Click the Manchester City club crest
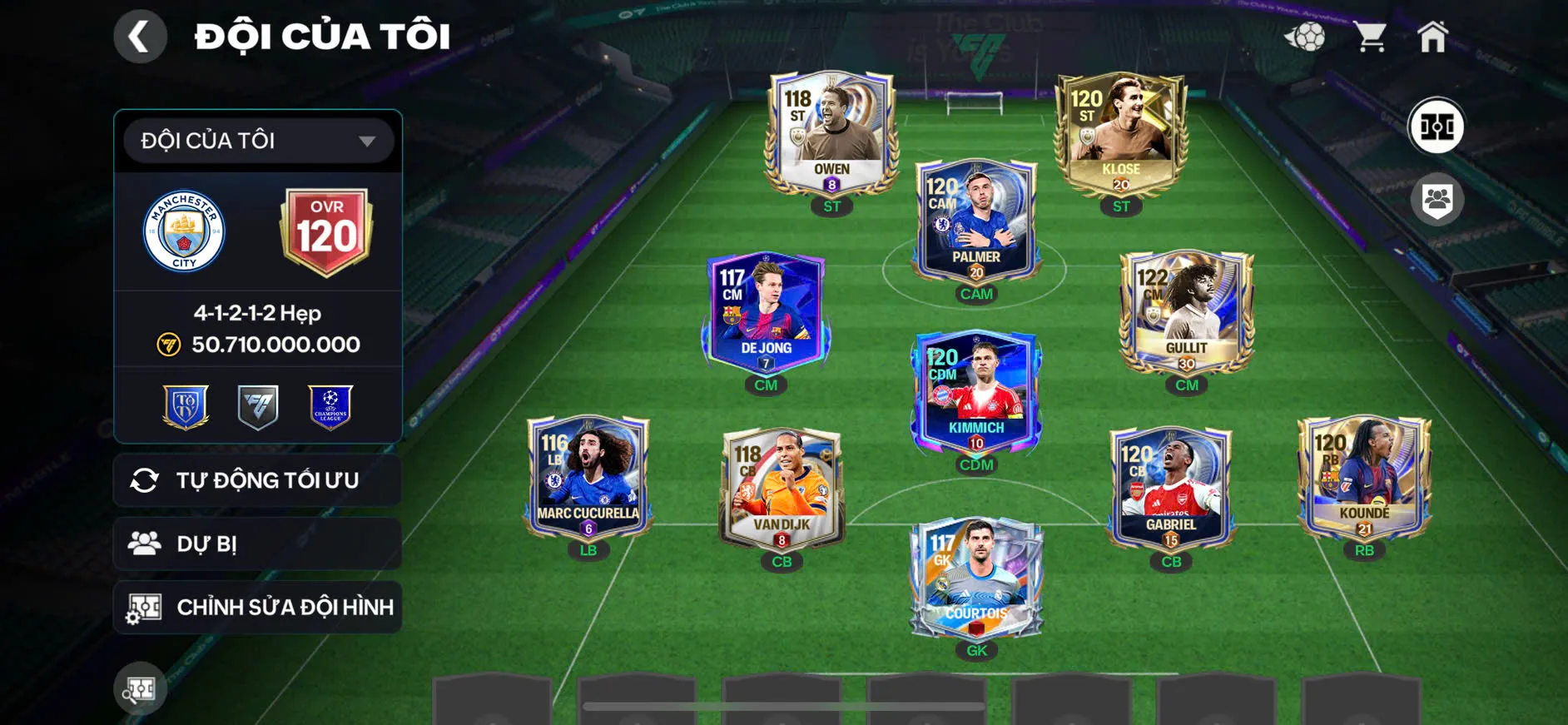Screen dimensions: 1568x725 click(185, 231)
